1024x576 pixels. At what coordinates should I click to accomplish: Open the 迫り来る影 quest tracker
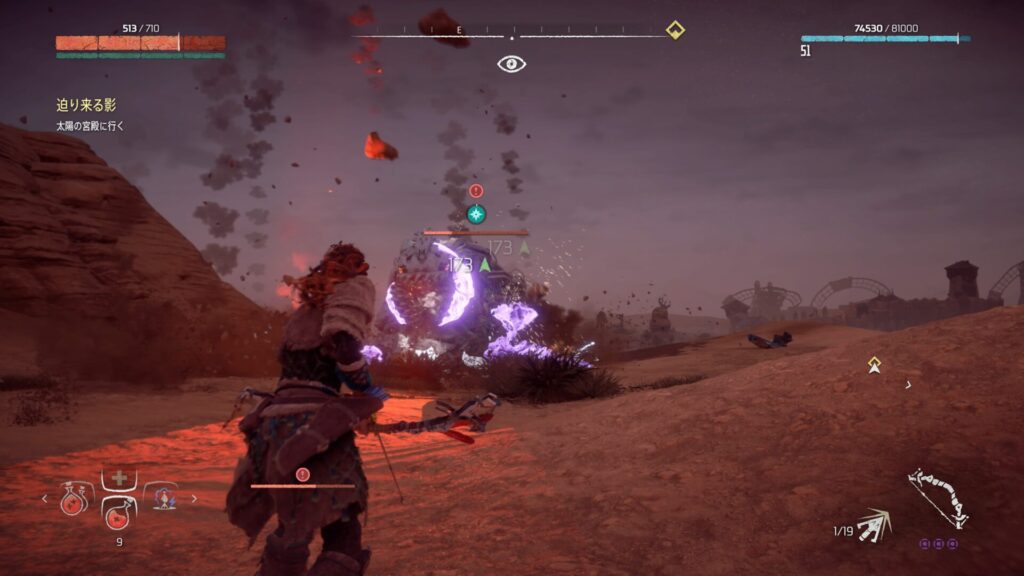86,105
